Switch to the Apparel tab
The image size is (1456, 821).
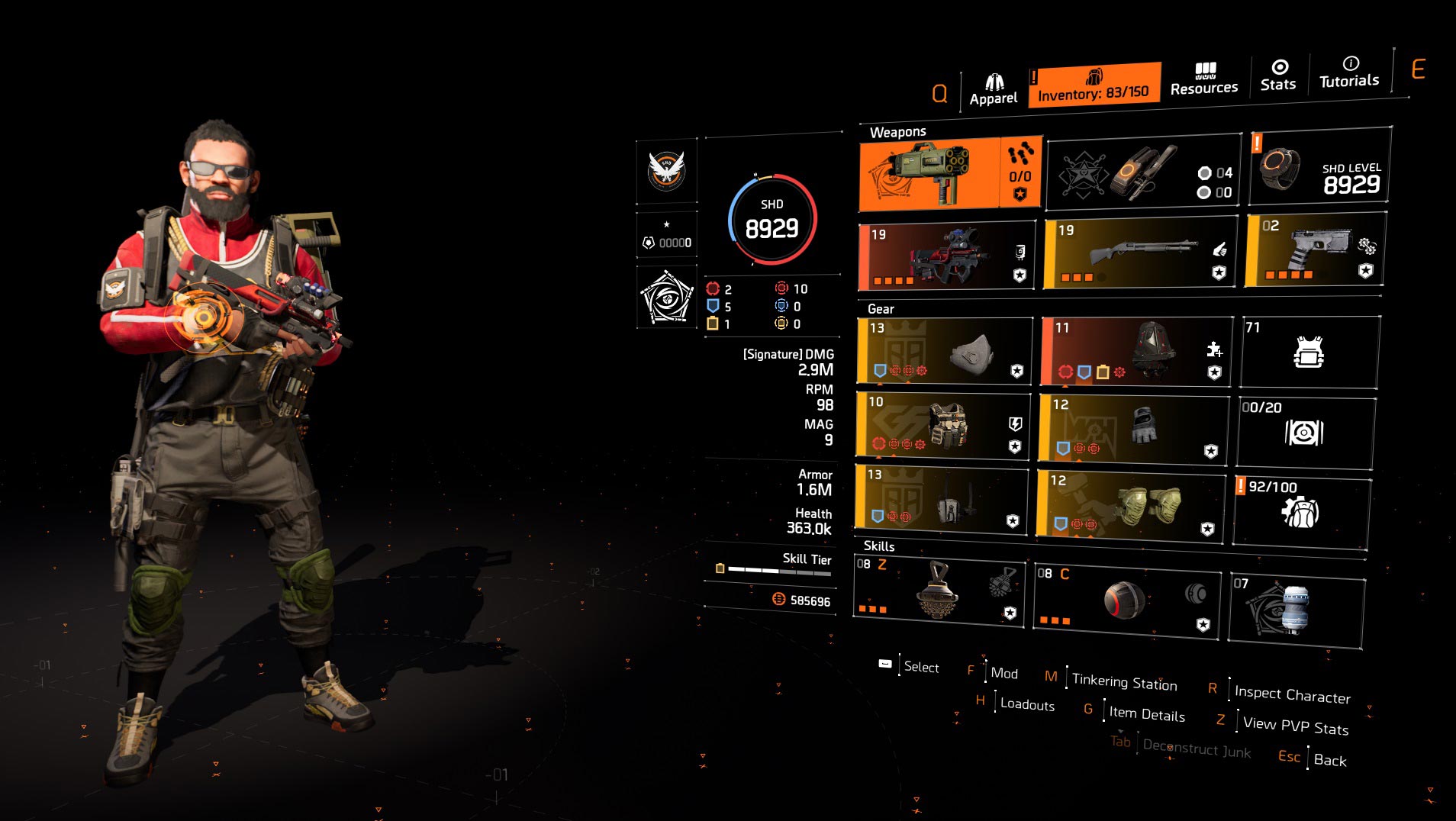[x=994, y=90]
